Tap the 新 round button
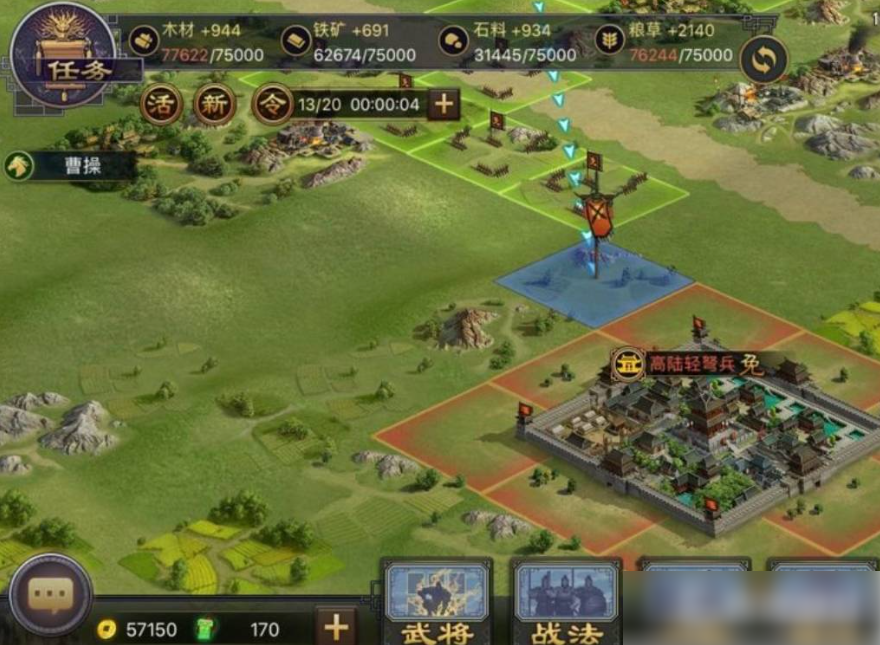880x645 pixels. coord(215,104)
